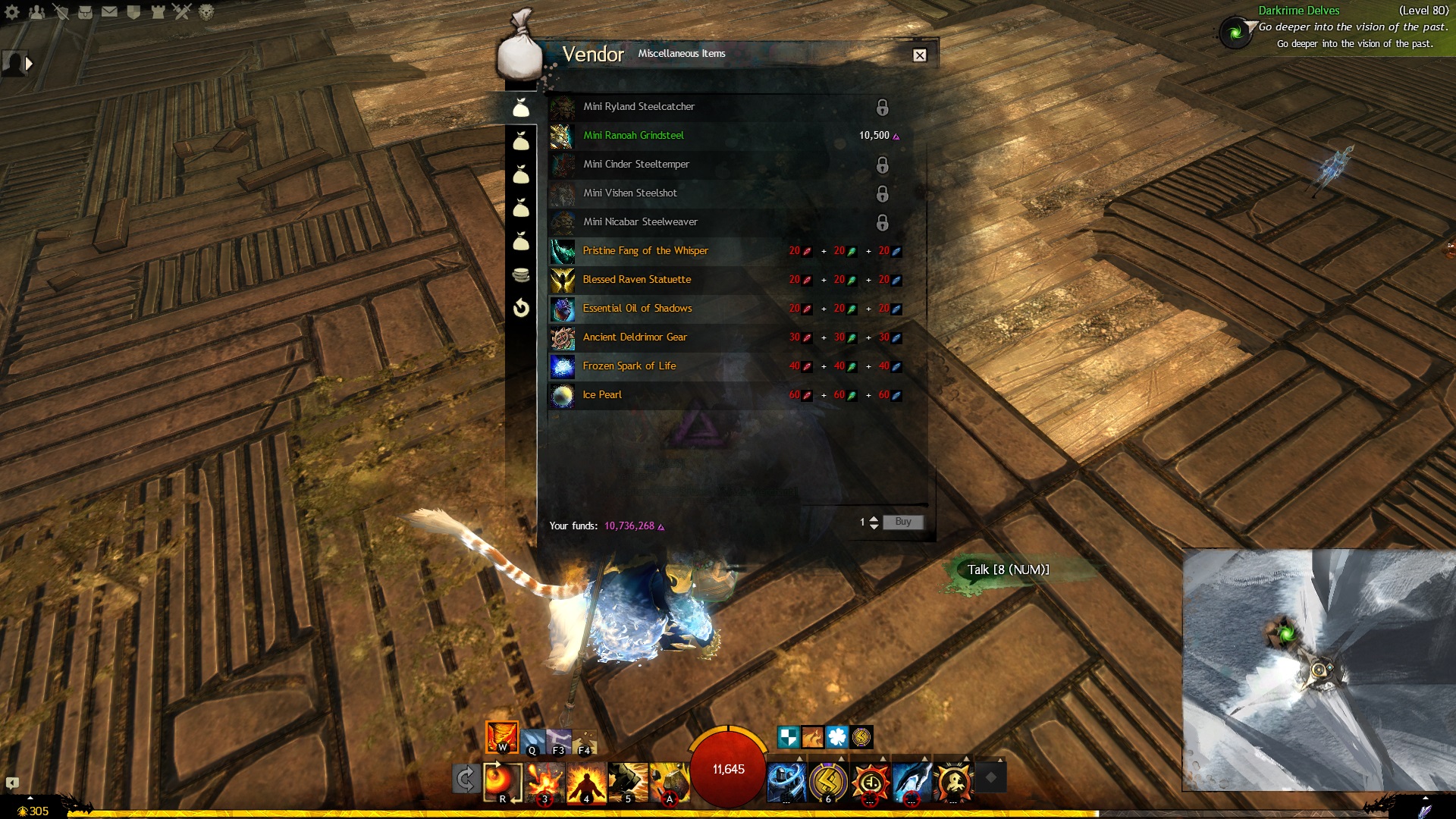Click the minimap
The width and height of the screenshot is (1456, 819).
pos(1318,669)
